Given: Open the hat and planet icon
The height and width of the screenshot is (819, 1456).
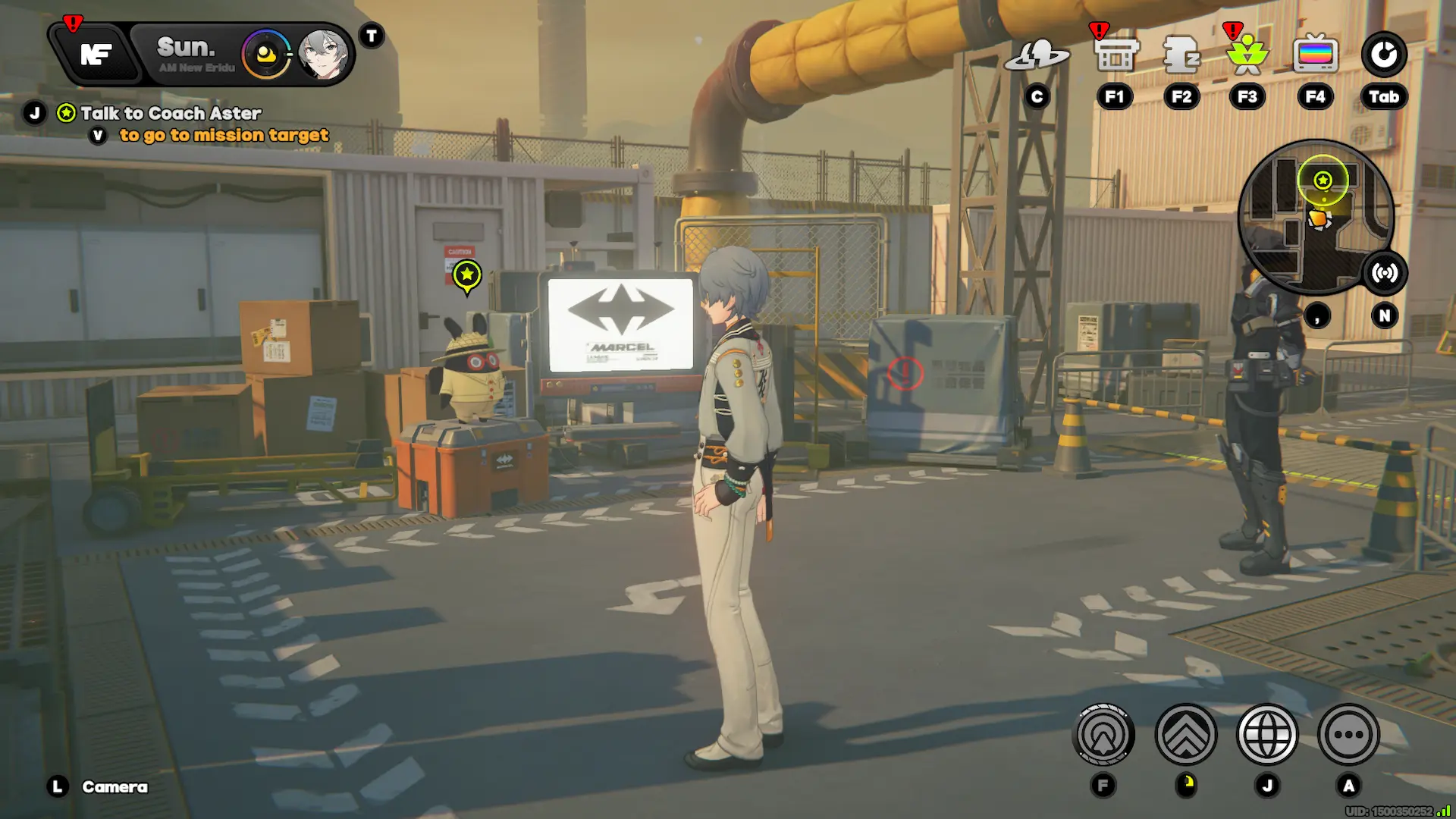Looking at the screenshot, I should 1037,55.
